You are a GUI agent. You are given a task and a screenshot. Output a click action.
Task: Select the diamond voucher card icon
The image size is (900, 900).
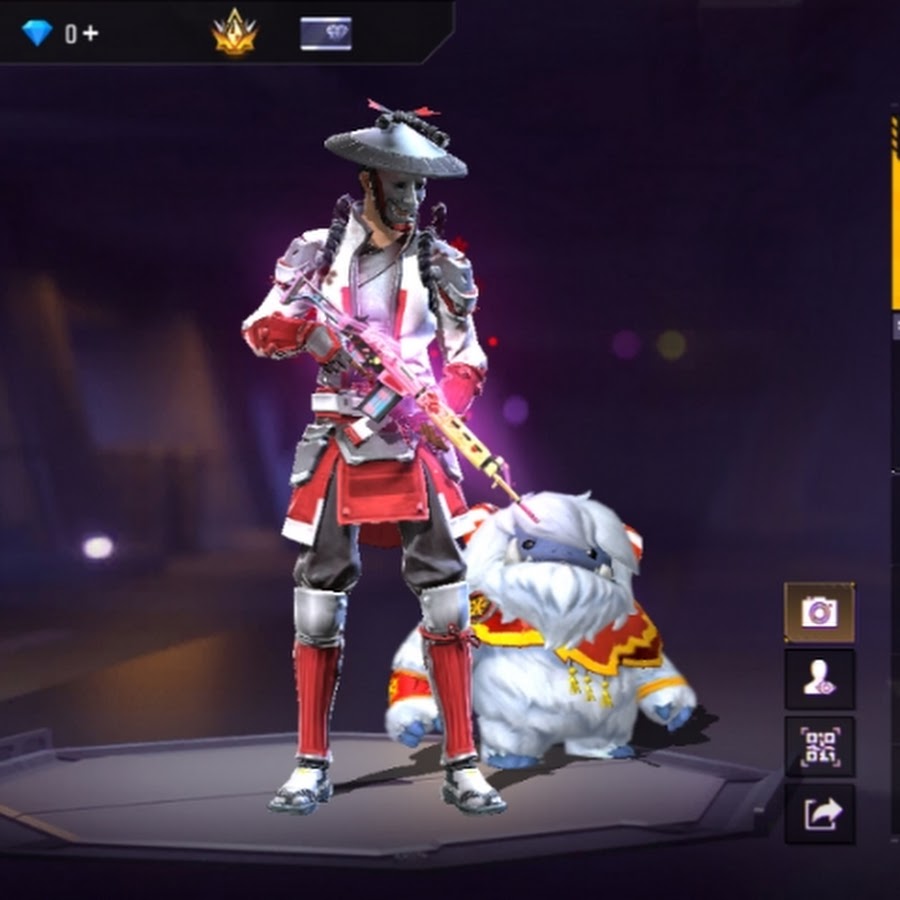point(326,33)
